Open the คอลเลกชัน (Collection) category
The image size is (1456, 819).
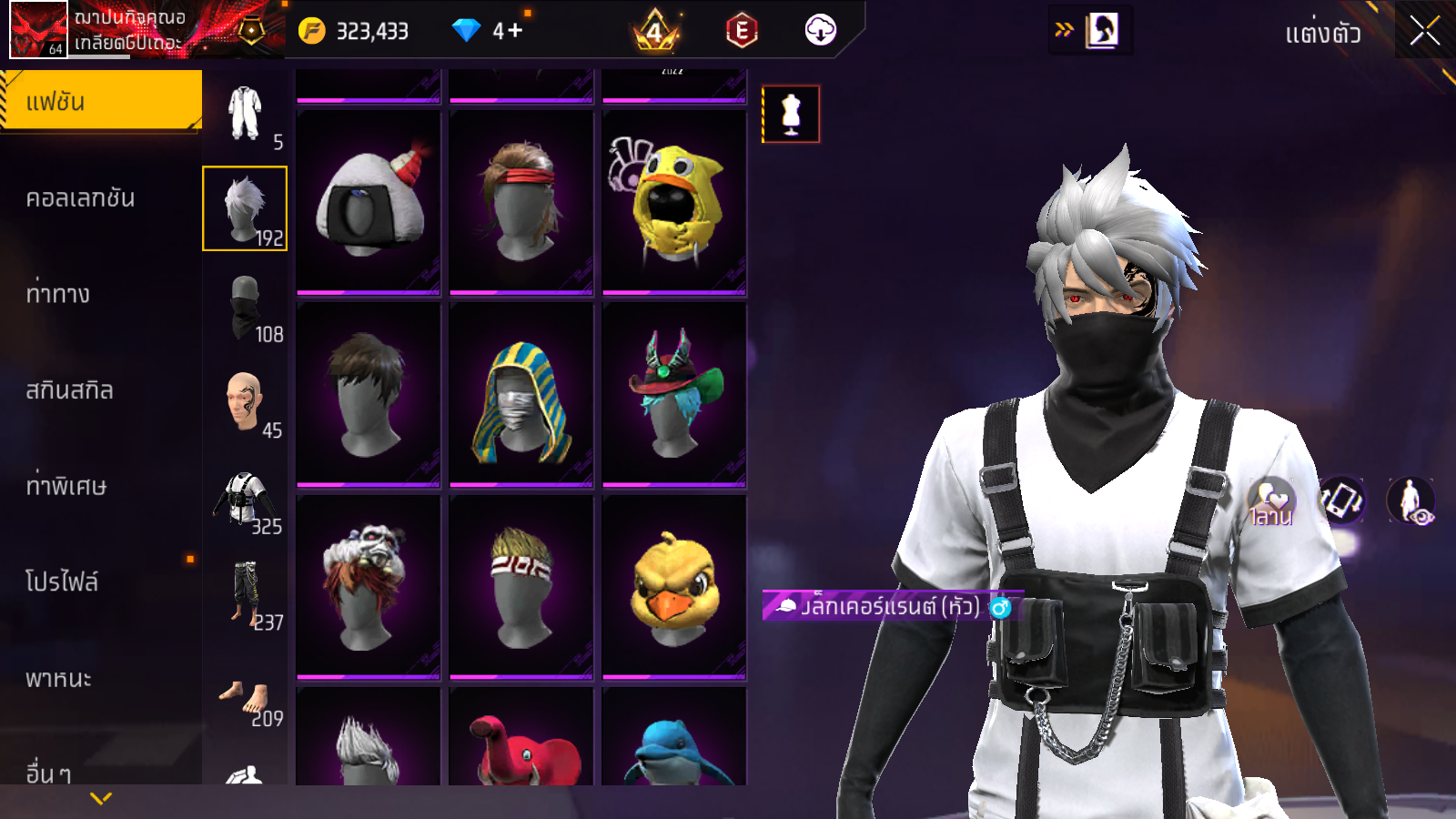coord(81,198)
